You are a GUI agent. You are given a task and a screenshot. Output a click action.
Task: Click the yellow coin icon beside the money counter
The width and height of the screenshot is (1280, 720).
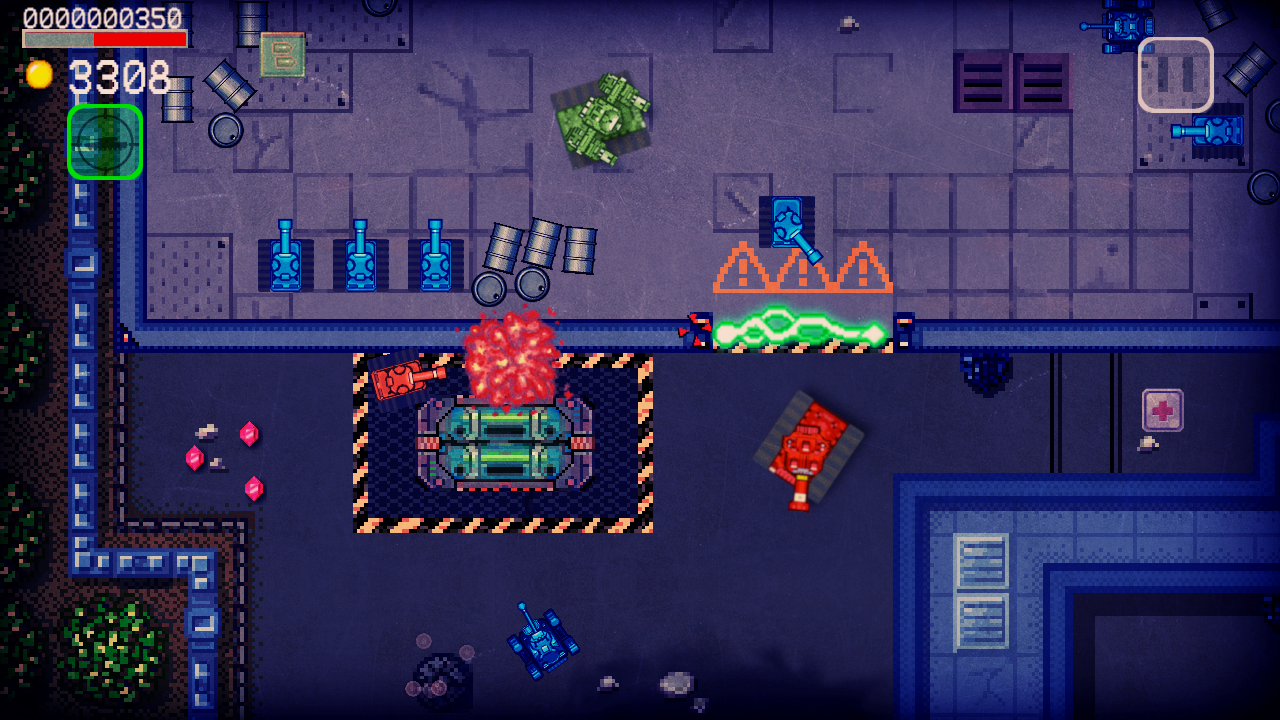coord(40,73)
